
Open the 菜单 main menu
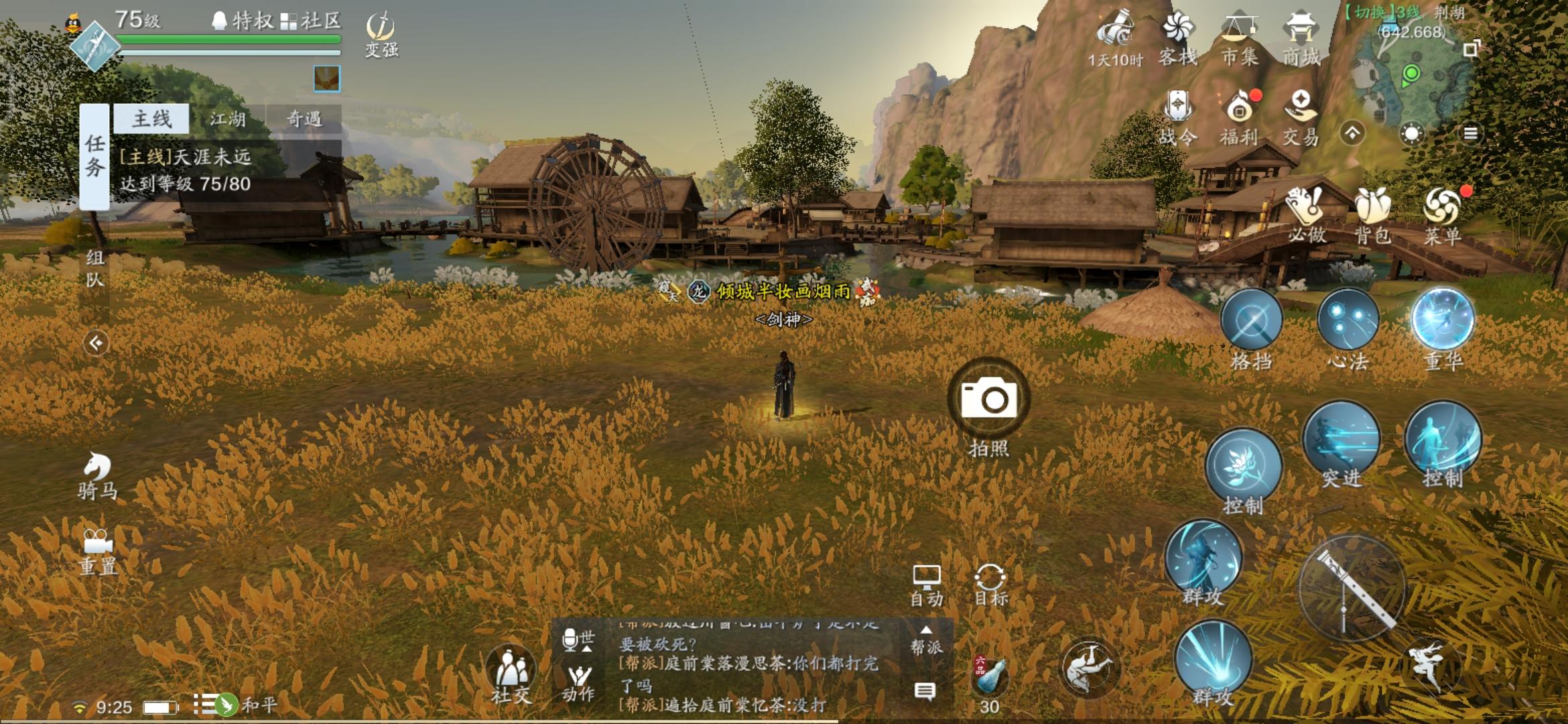1441,215
